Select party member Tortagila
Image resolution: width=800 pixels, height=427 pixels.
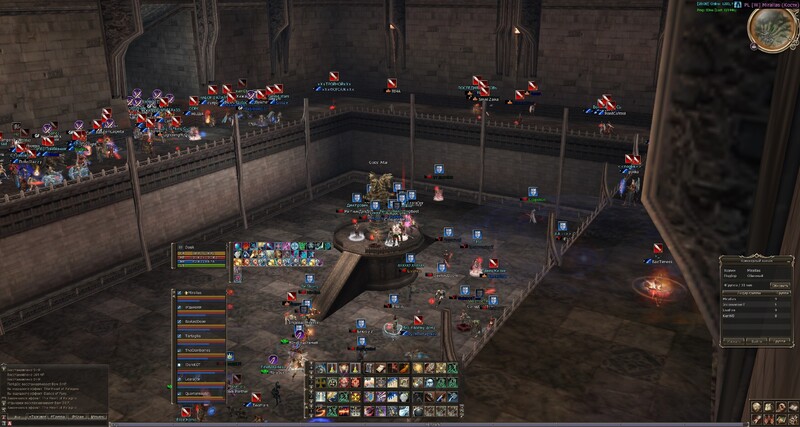point(194,336)
